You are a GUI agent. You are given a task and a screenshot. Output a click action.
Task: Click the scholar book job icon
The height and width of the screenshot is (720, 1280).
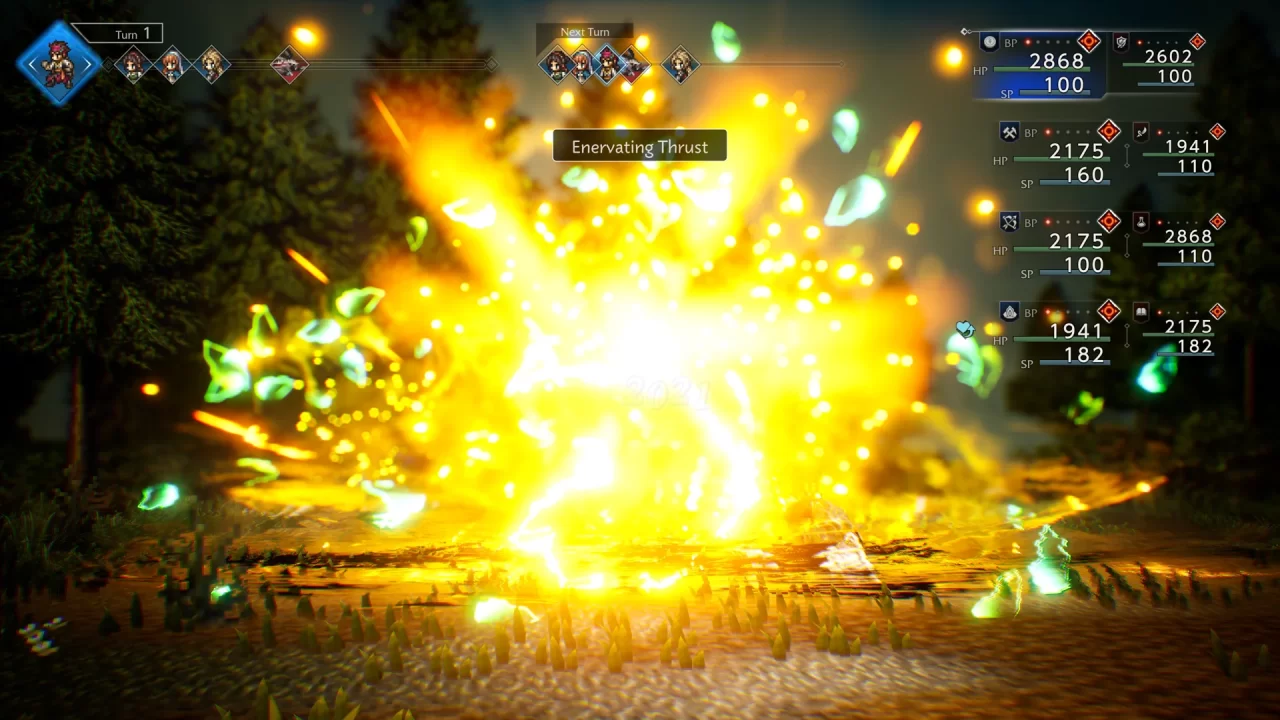(1142, 311)
